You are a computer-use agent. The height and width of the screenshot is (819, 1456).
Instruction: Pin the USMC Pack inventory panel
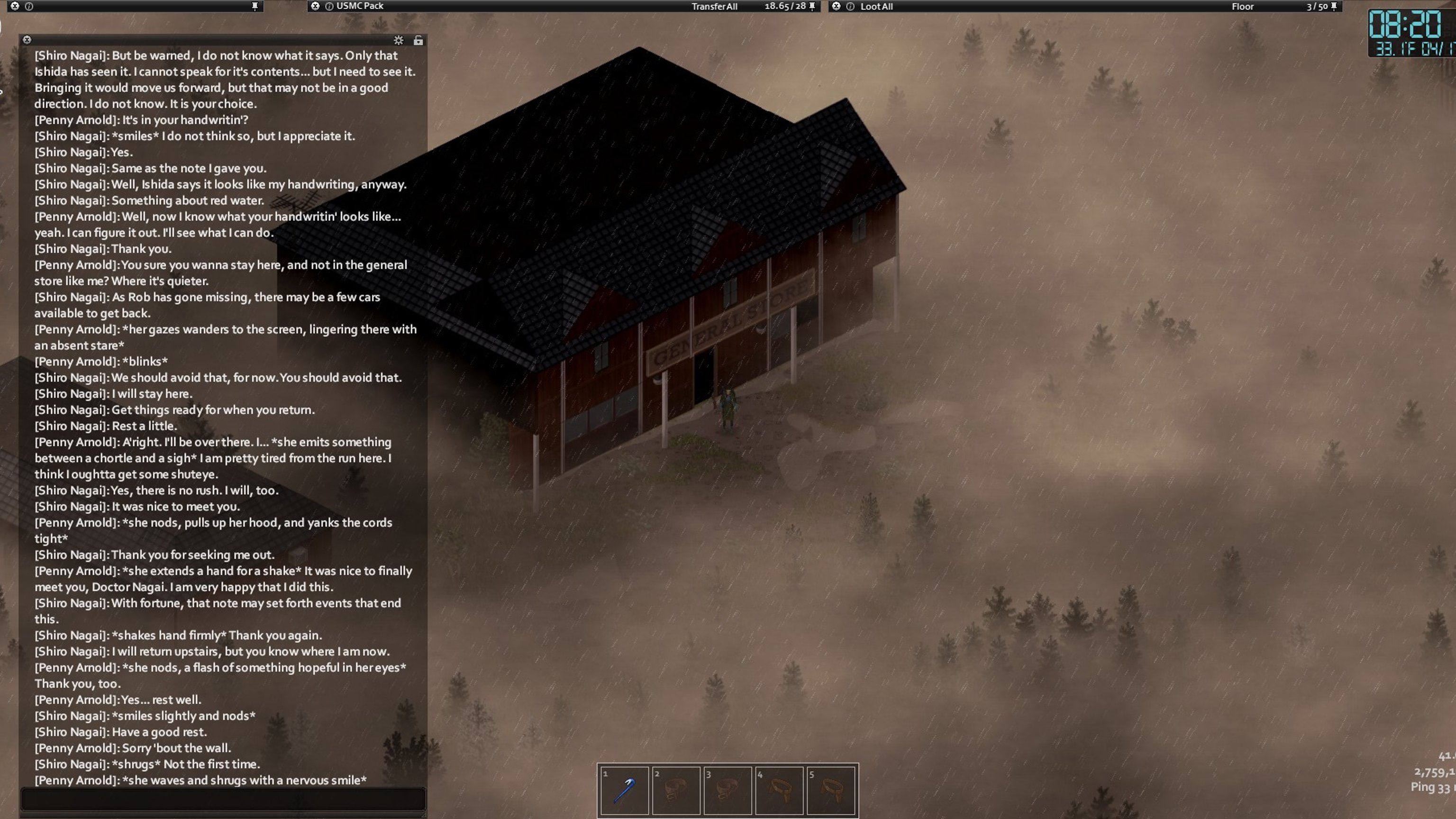click(812, 6)
